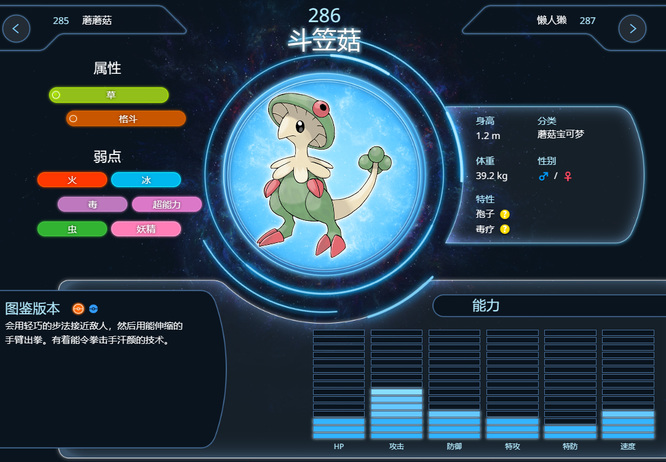
Task: Go to next Pokémon with right arrow
Action: pos(632,29)
